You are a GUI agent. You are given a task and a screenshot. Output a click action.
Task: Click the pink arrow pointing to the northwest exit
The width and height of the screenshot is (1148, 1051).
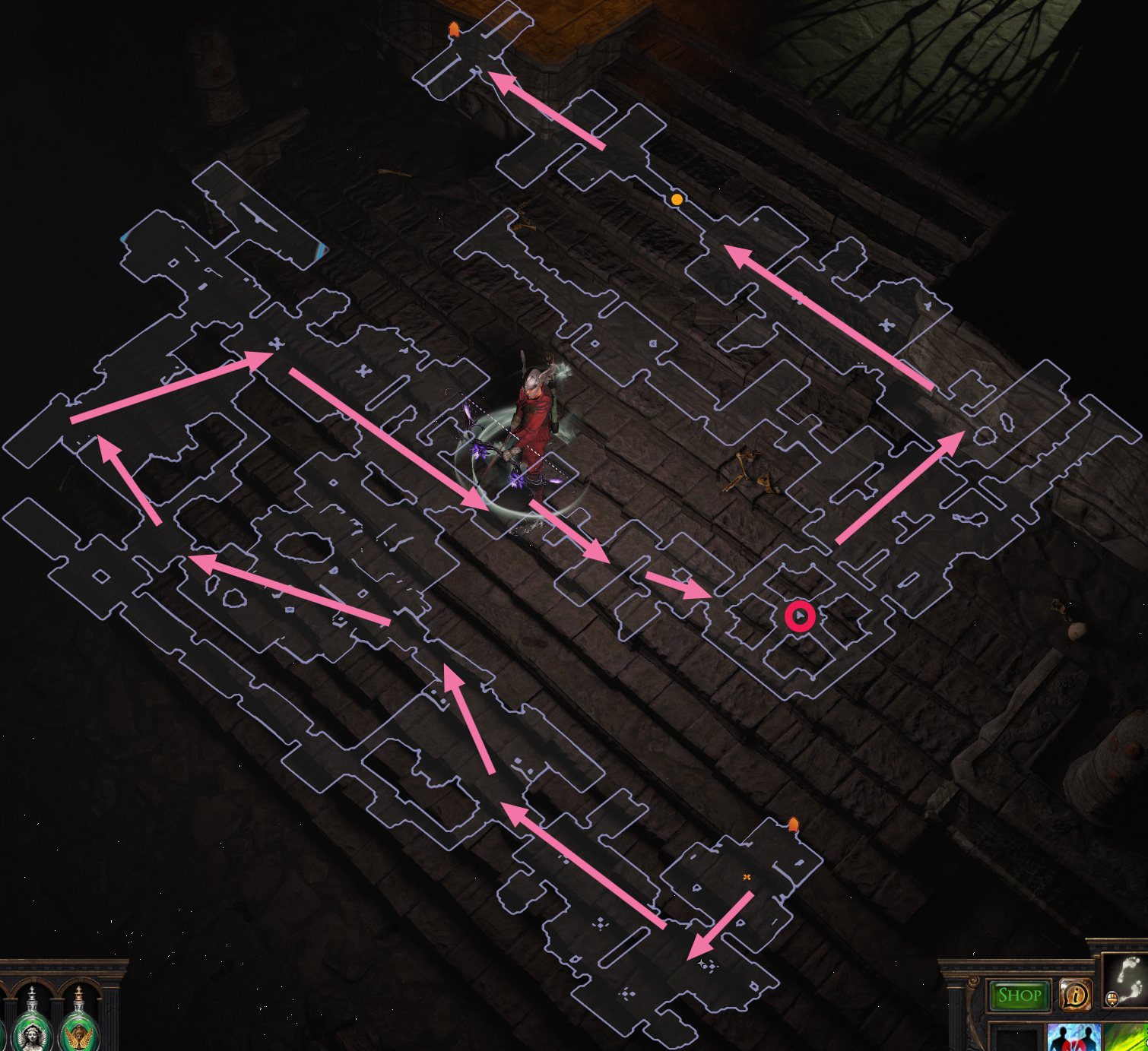pos(547,110)
